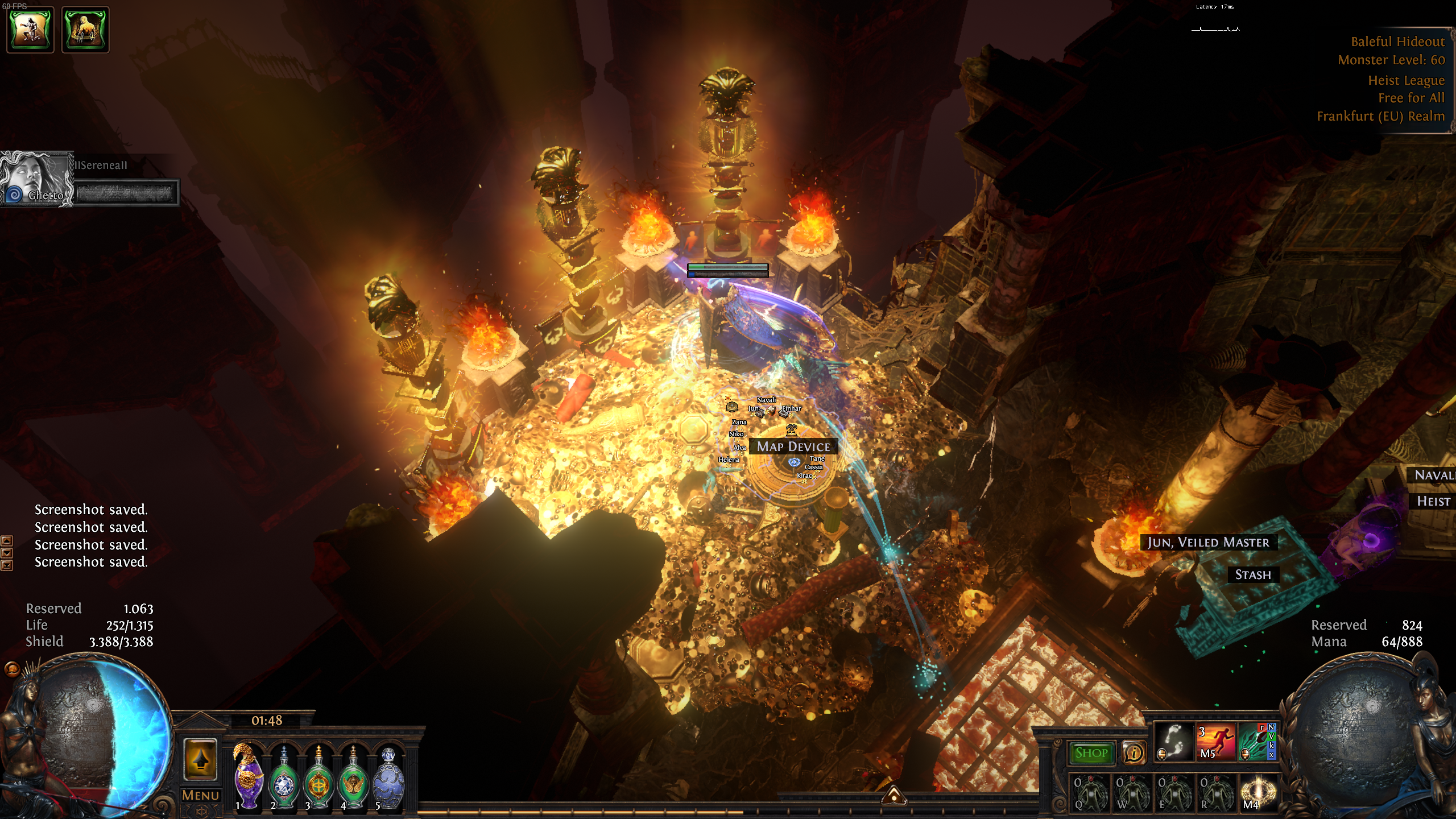Click the chained figure buff icon

(85, 30)
